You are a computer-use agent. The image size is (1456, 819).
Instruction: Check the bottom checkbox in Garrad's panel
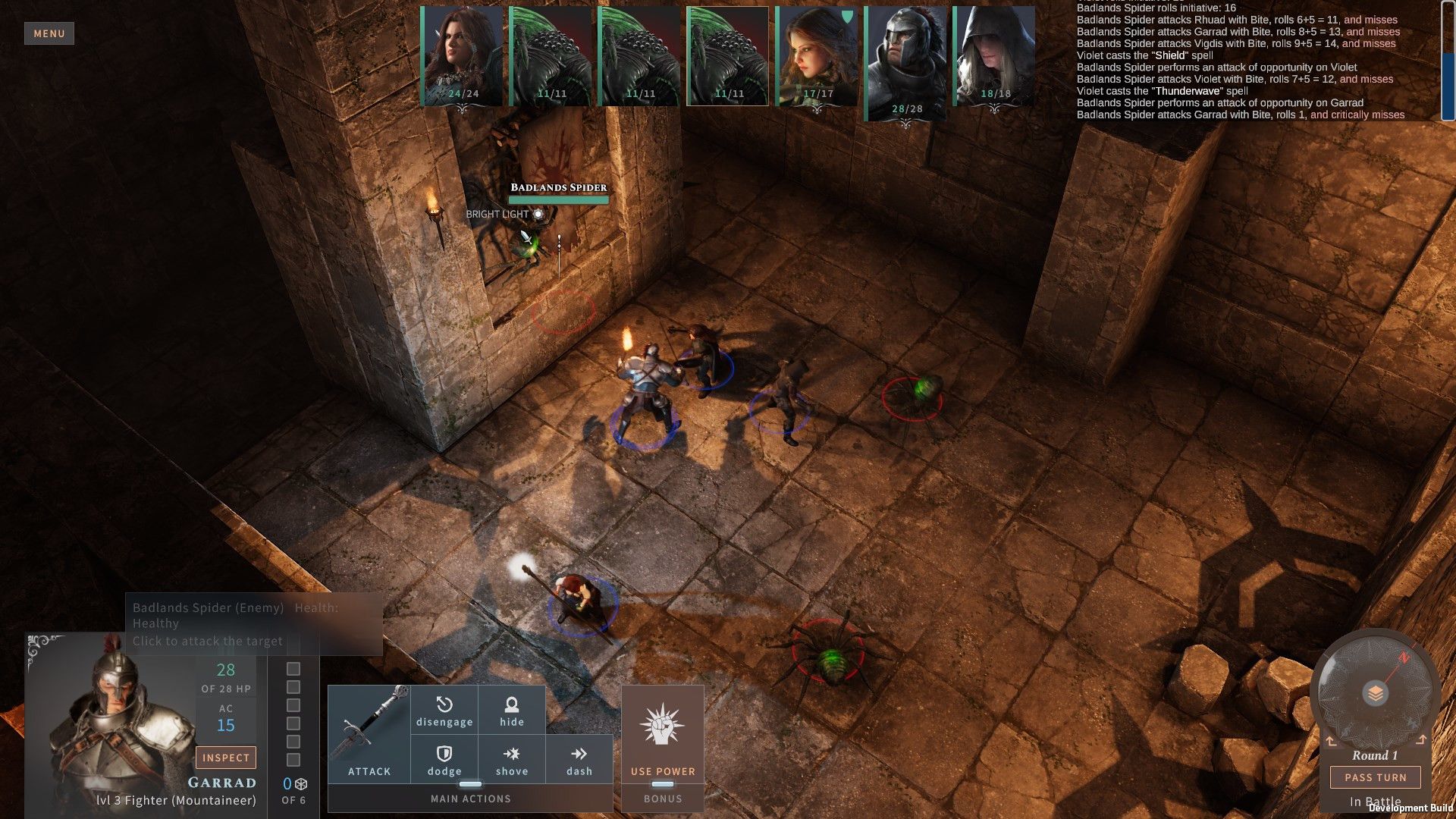click(293, 757)
